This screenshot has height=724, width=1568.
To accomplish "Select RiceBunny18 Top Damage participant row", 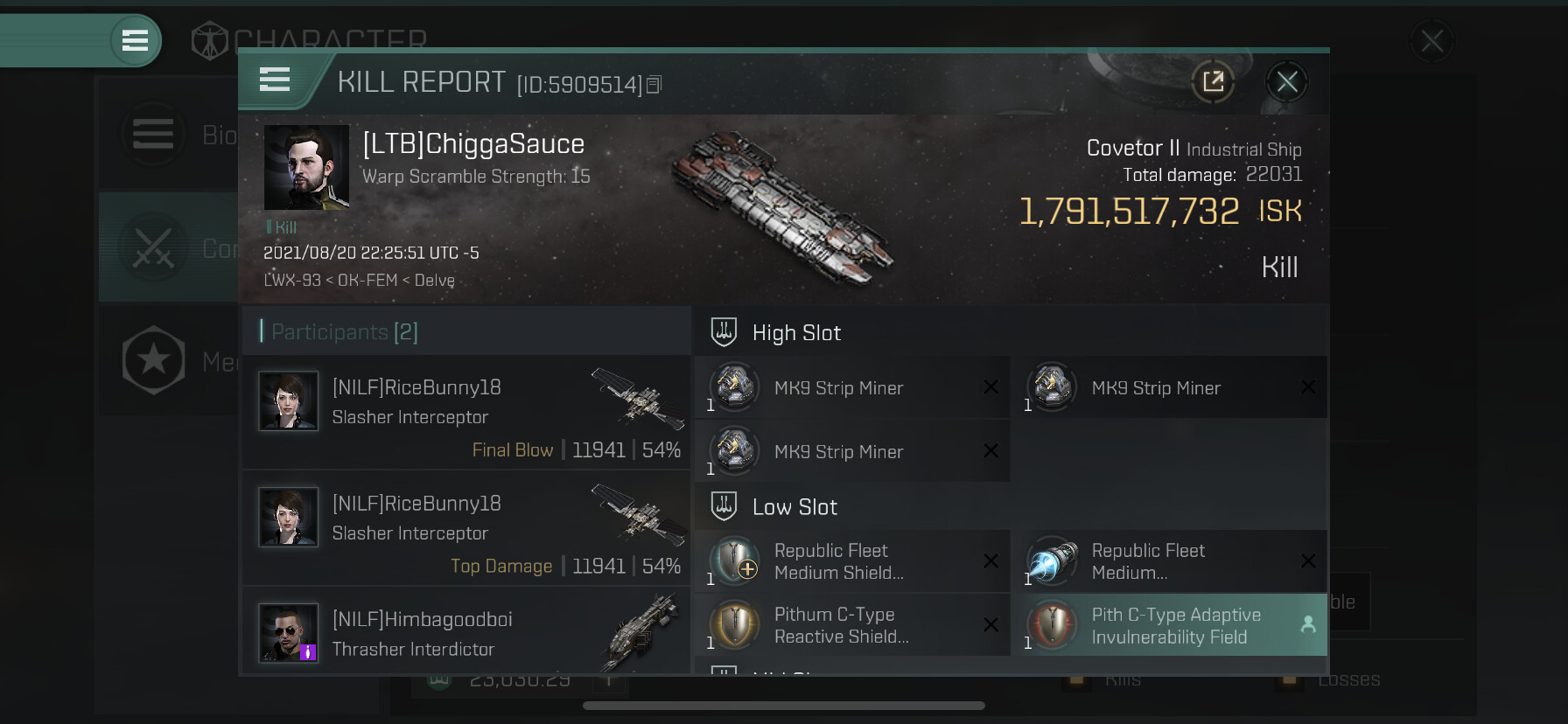I will click(x=466, y=527).
